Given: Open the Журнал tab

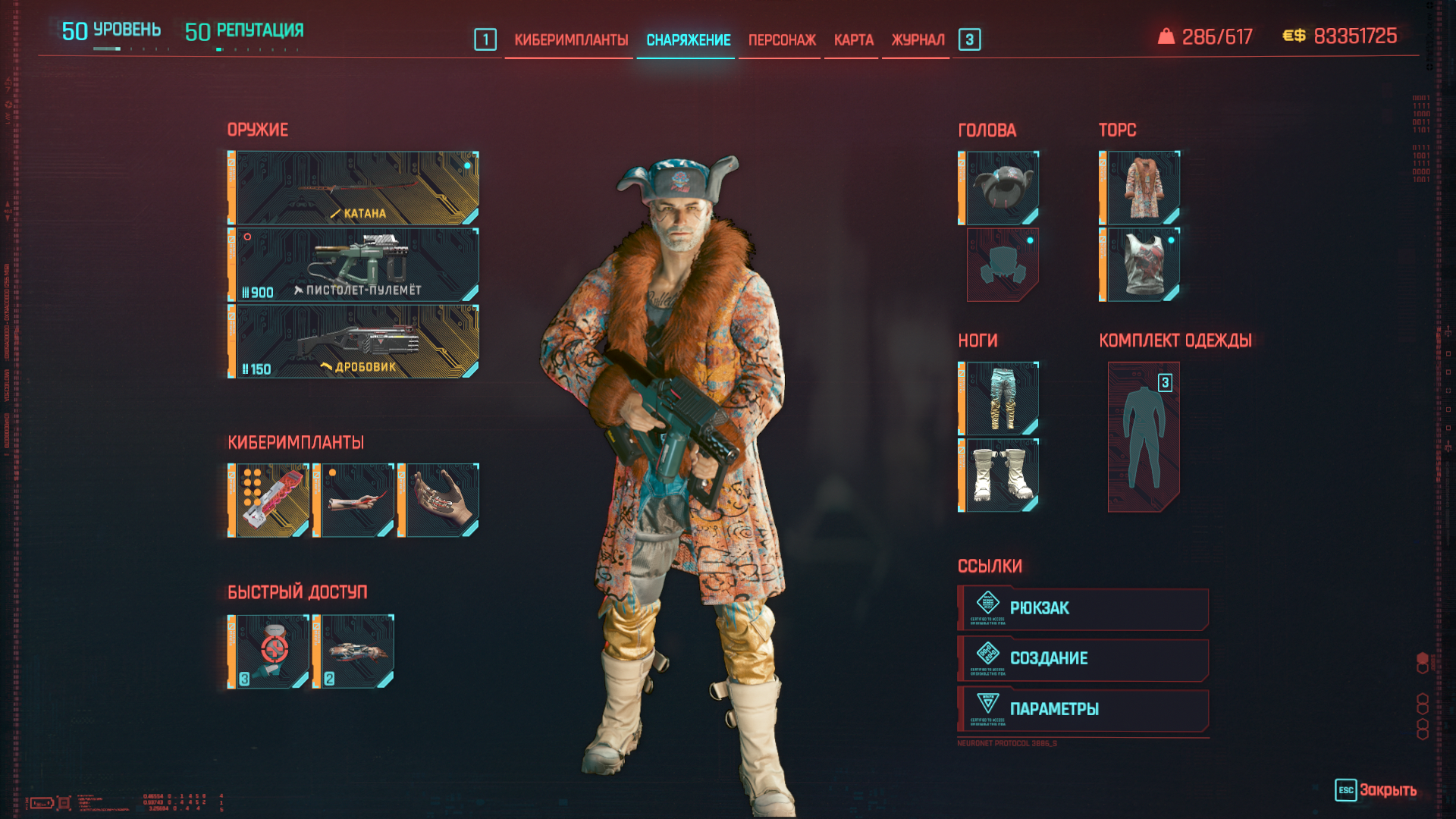Looking at the screenshot, I should [x=918, y=40].
